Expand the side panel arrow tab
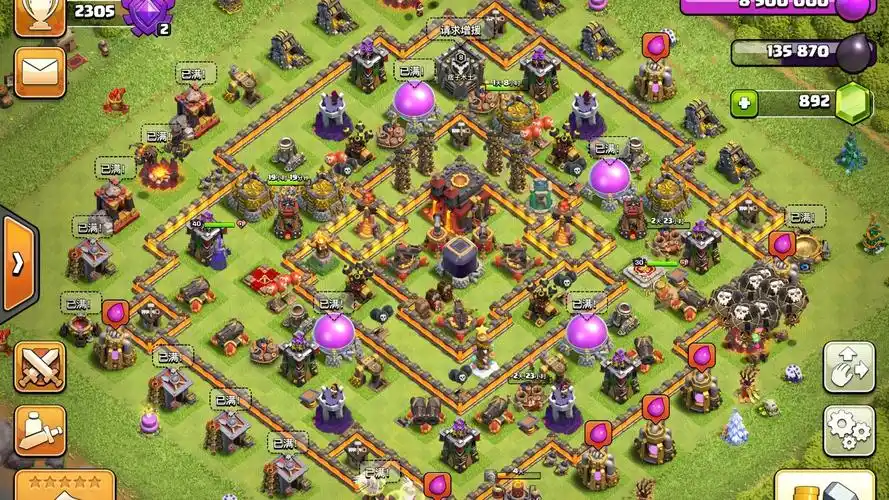The image size is (889, 500). pyautogui.click(x=18, y=263)
